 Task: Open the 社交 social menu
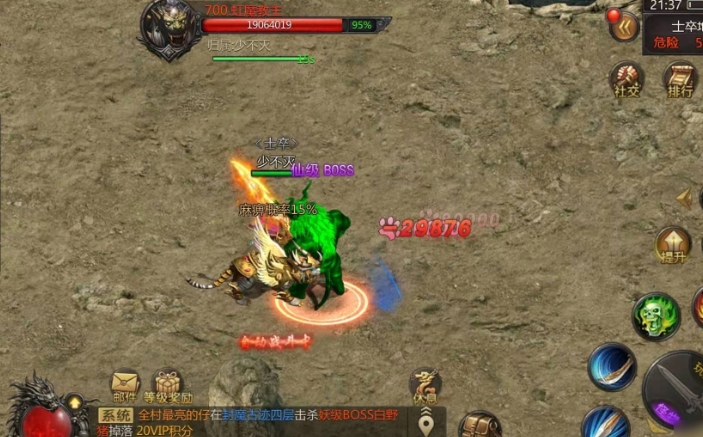(626, 78)
